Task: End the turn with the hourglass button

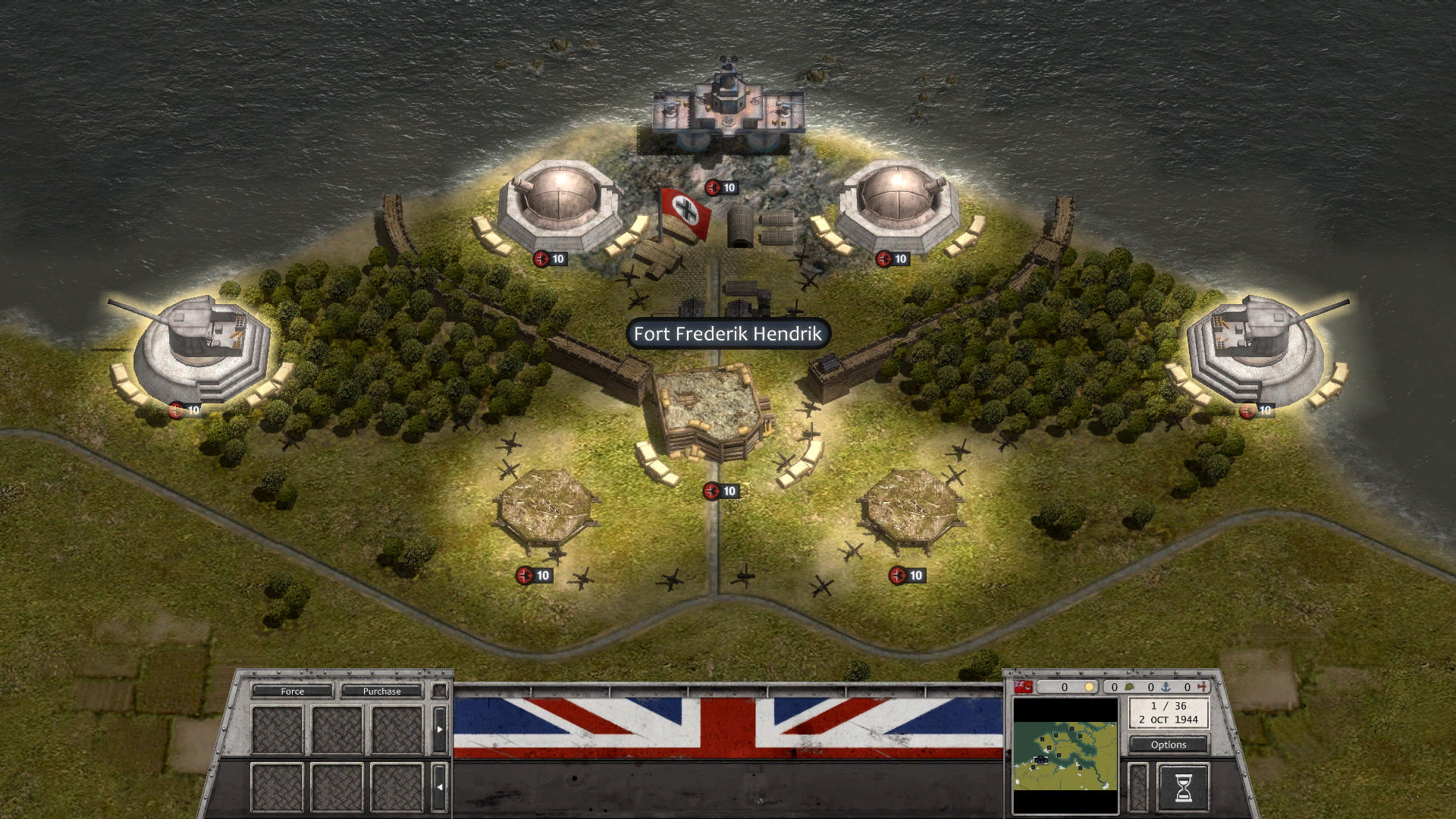Action: coord(1184,788)
